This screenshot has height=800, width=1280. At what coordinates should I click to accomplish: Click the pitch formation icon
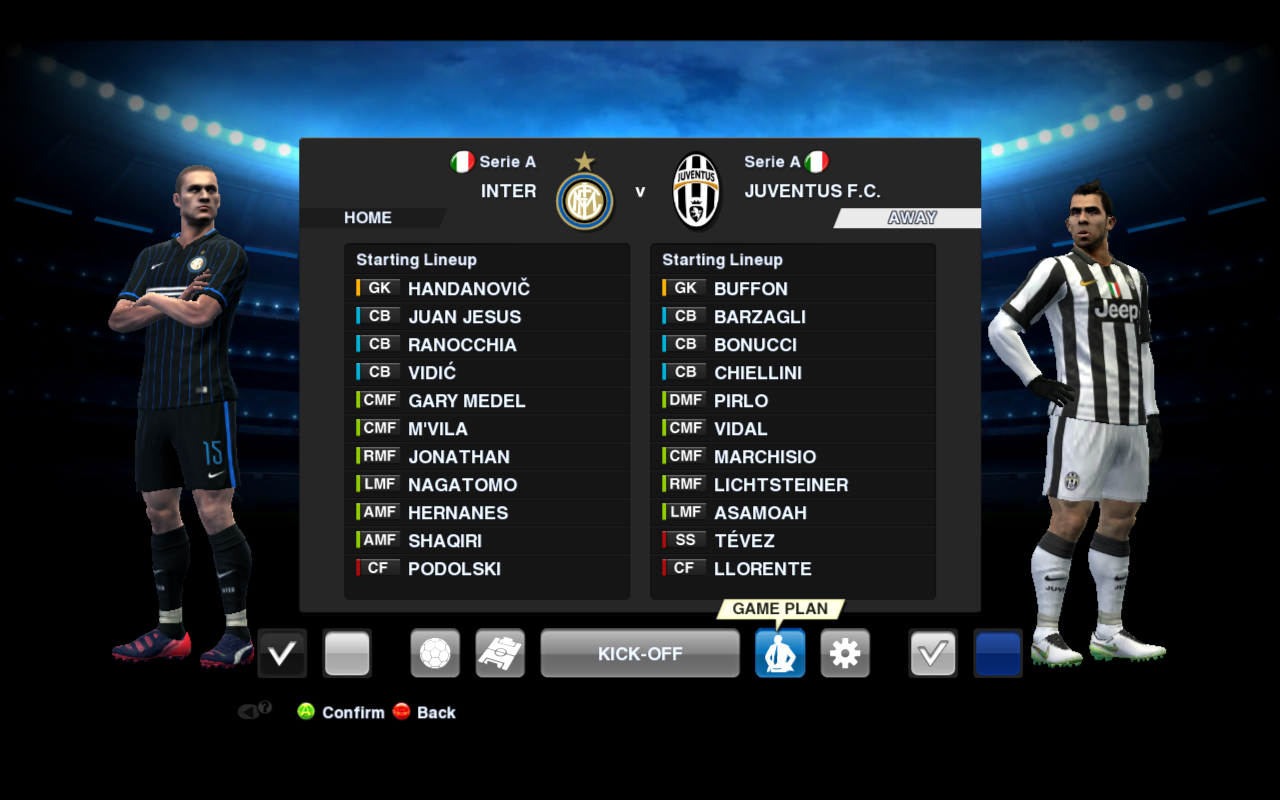point(500,653)
